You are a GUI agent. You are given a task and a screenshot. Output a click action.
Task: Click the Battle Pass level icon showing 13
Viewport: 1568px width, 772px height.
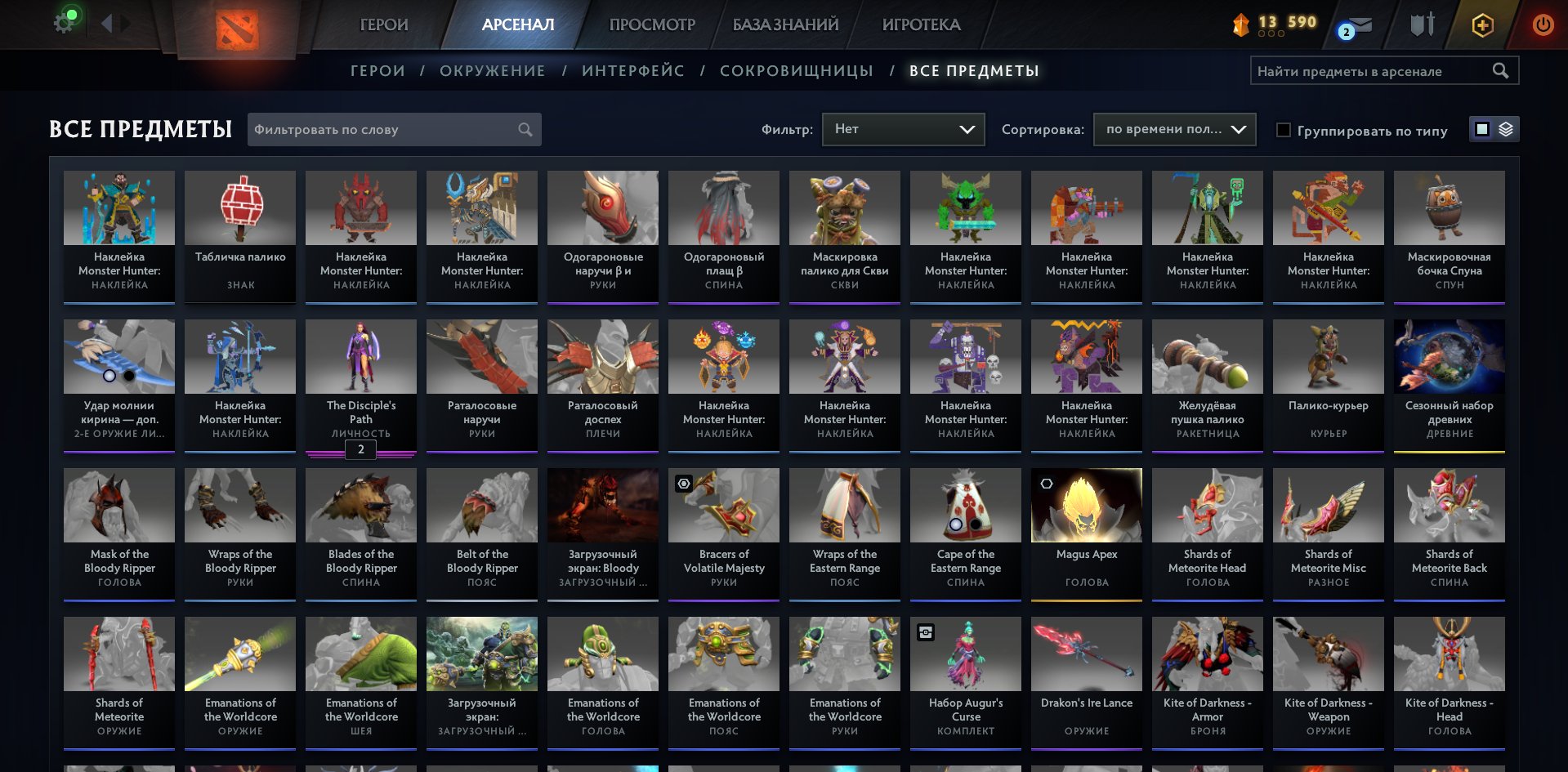tap(1241, 24)
